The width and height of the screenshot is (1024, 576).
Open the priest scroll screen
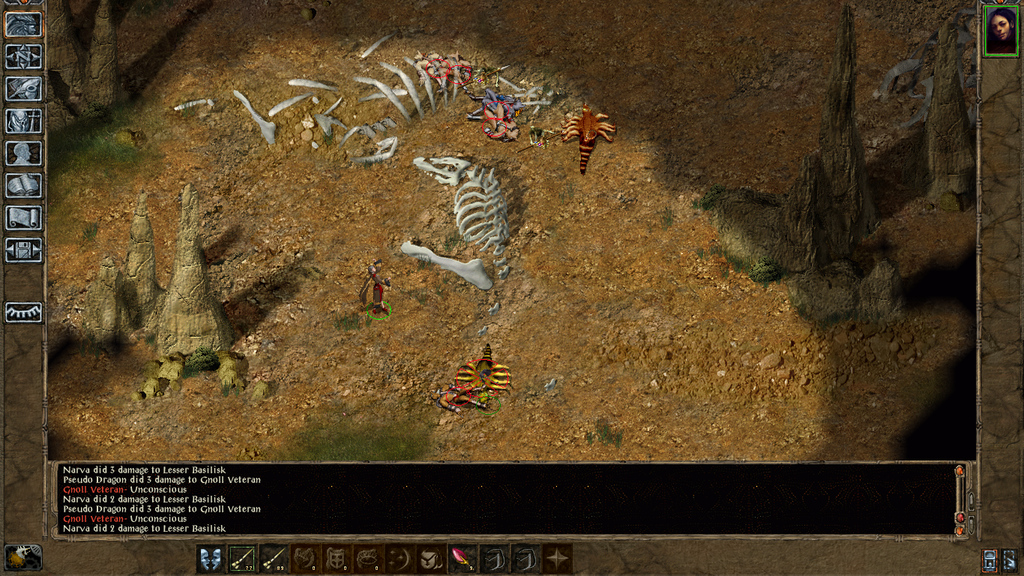coord(23,217)
